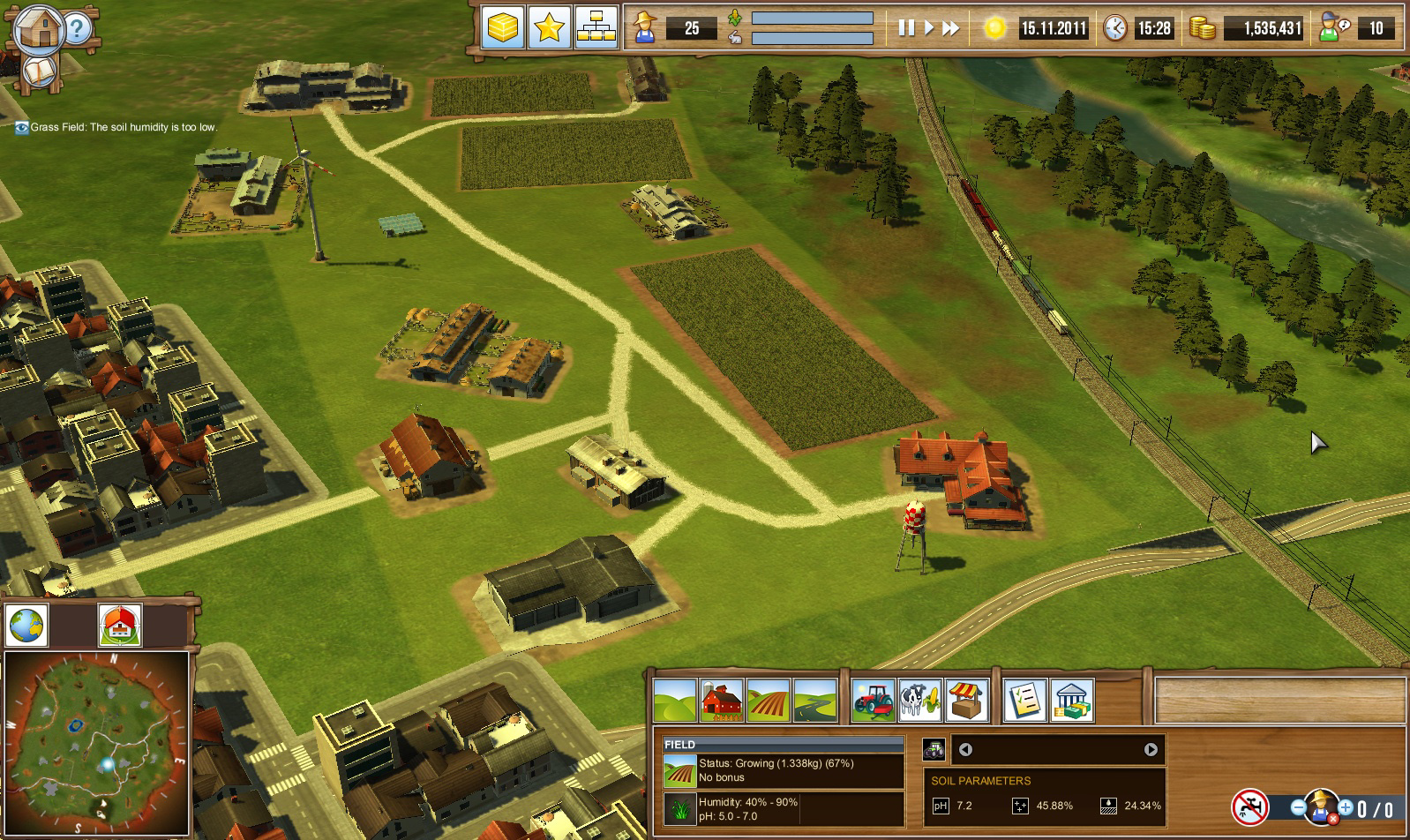Click on the circular minimap

point(96,743)
